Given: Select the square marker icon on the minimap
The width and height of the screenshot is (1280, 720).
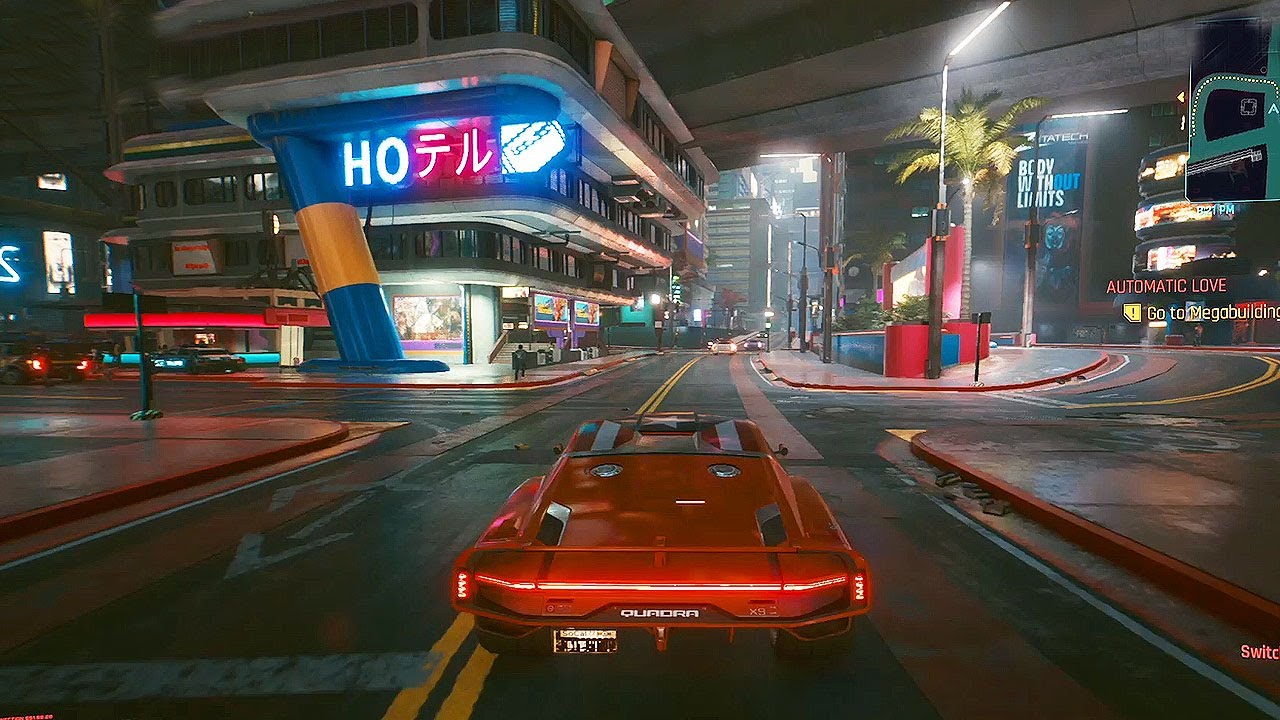Looking at the screenshot, I should [1246, 105].
